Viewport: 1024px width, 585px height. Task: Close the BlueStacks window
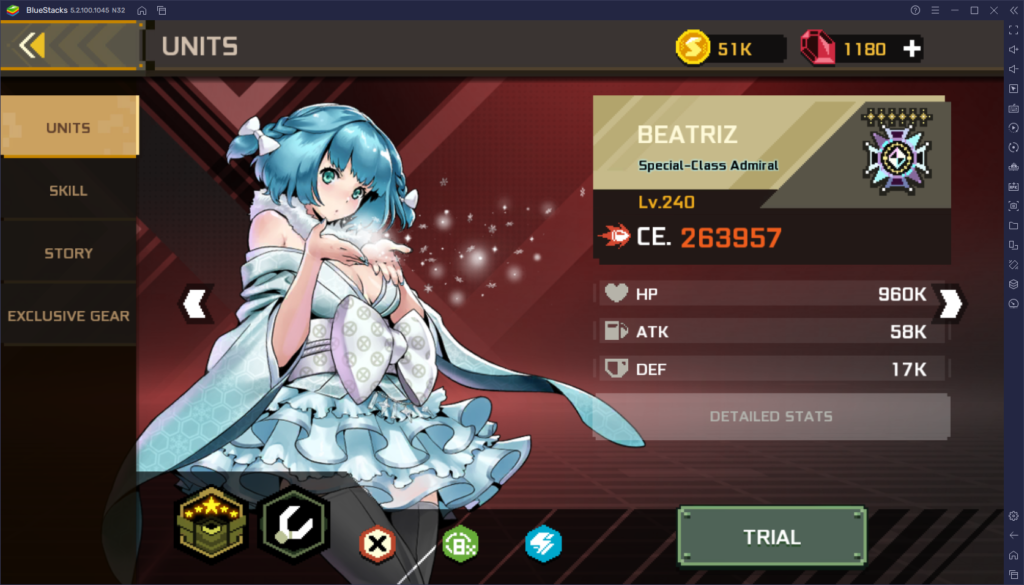(992, 10)
